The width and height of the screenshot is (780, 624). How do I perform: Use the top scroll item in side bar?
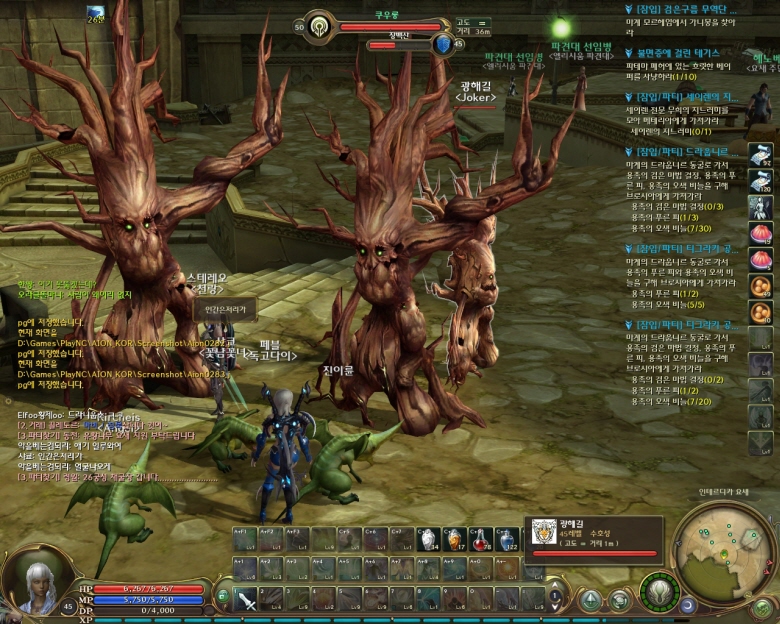click(762, 154)
